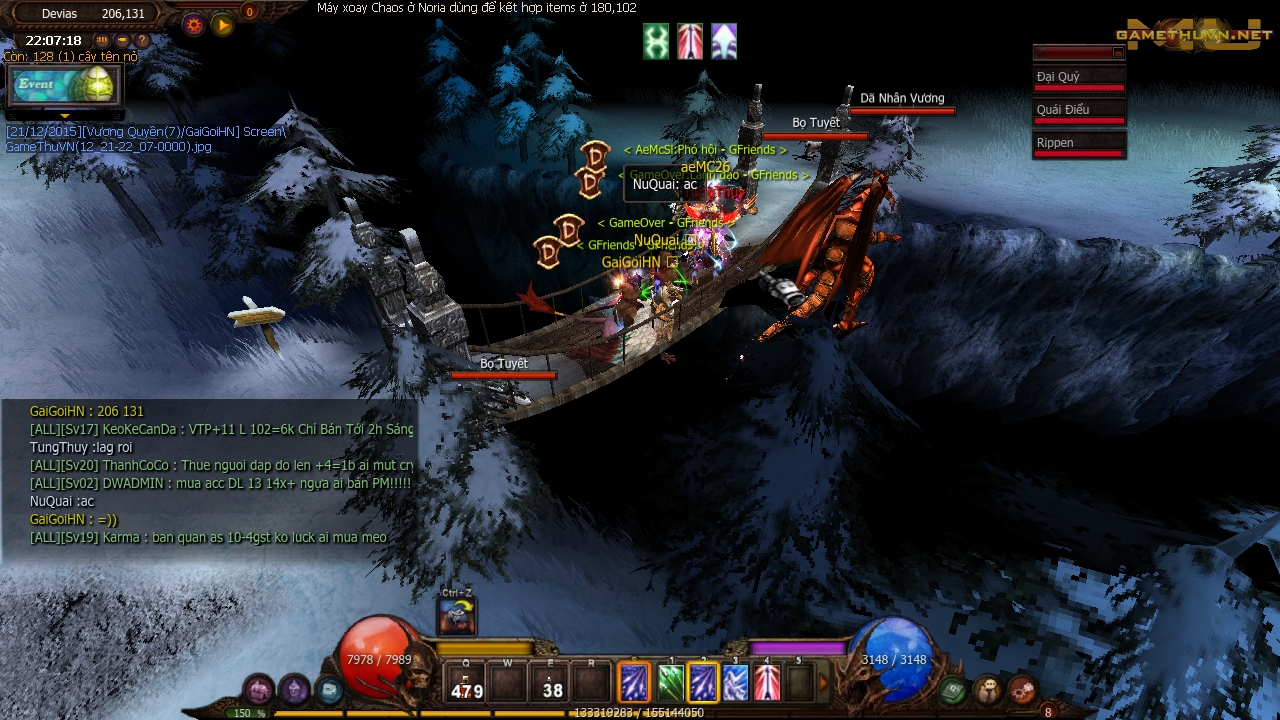Viewport: 1280px width, 720px height.
Task: Collapse the Event panel with the yellow arrow
Action: click(65, 116)
